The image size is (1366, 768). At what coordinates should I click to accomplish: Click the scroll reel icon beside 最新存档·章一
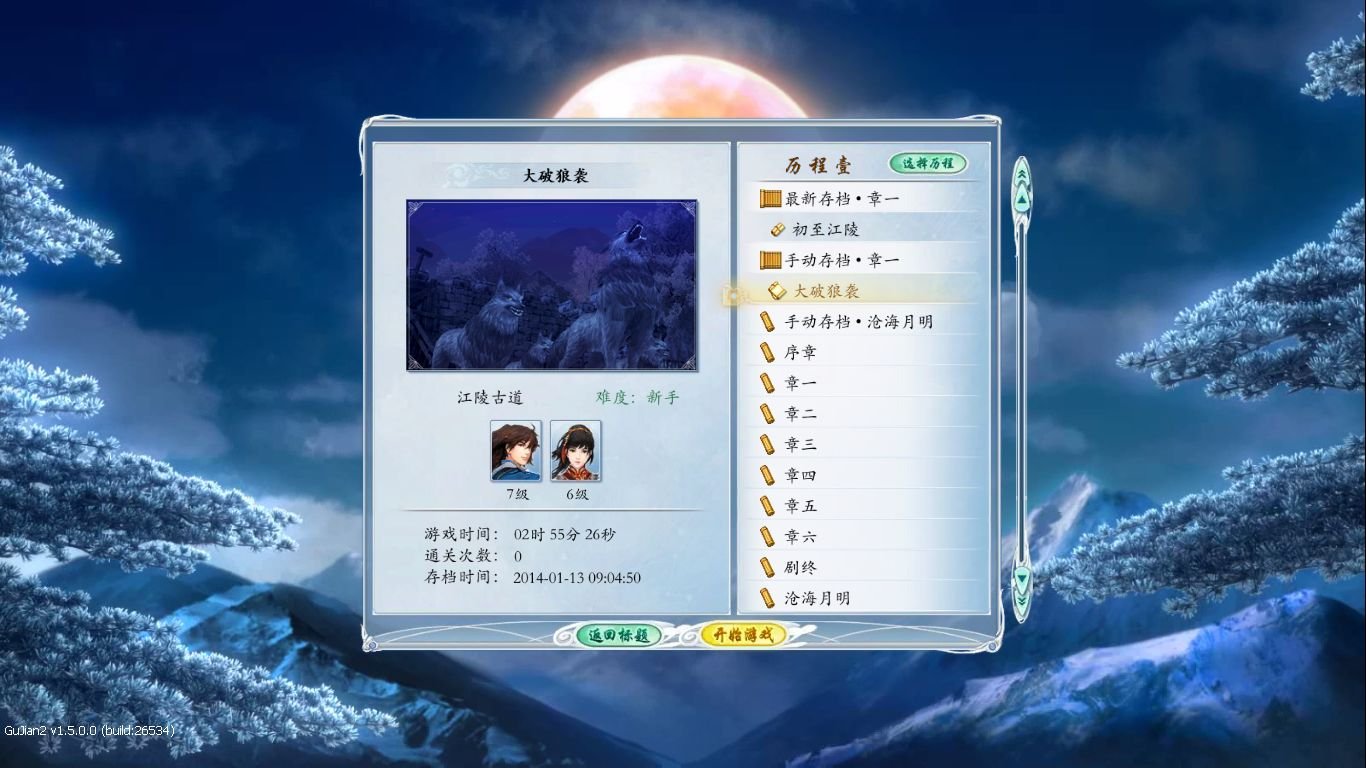tap(769, 198)
